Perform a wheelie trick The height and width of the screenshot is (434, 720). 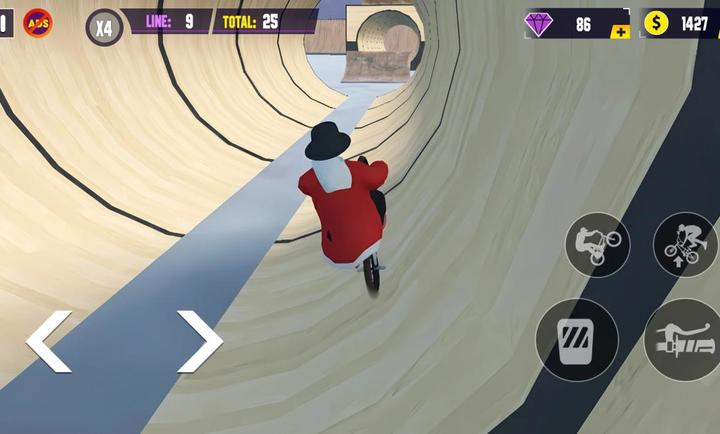597,244
